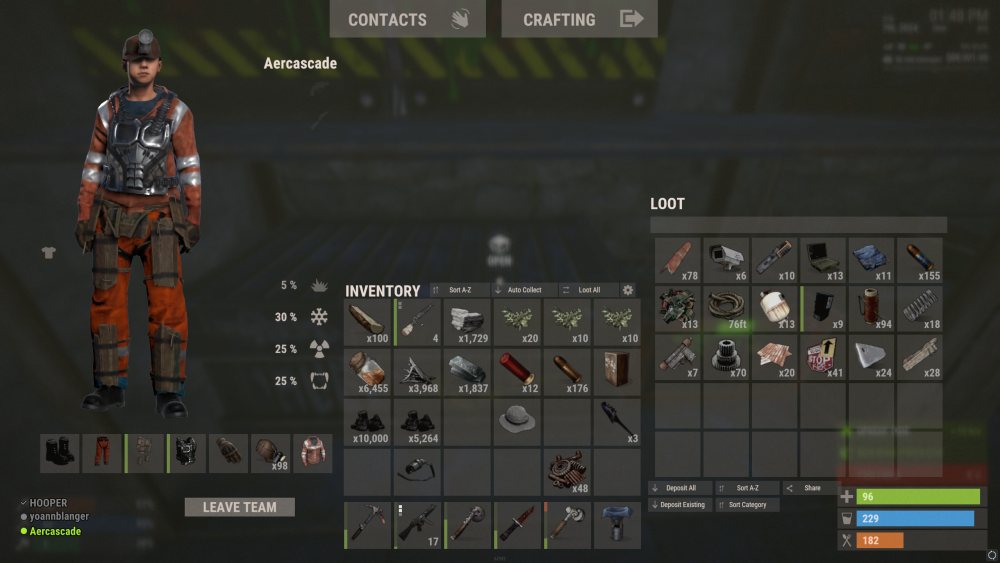Leave the current team
Screen dimensions: 1000x563
[x=240, y=507]
